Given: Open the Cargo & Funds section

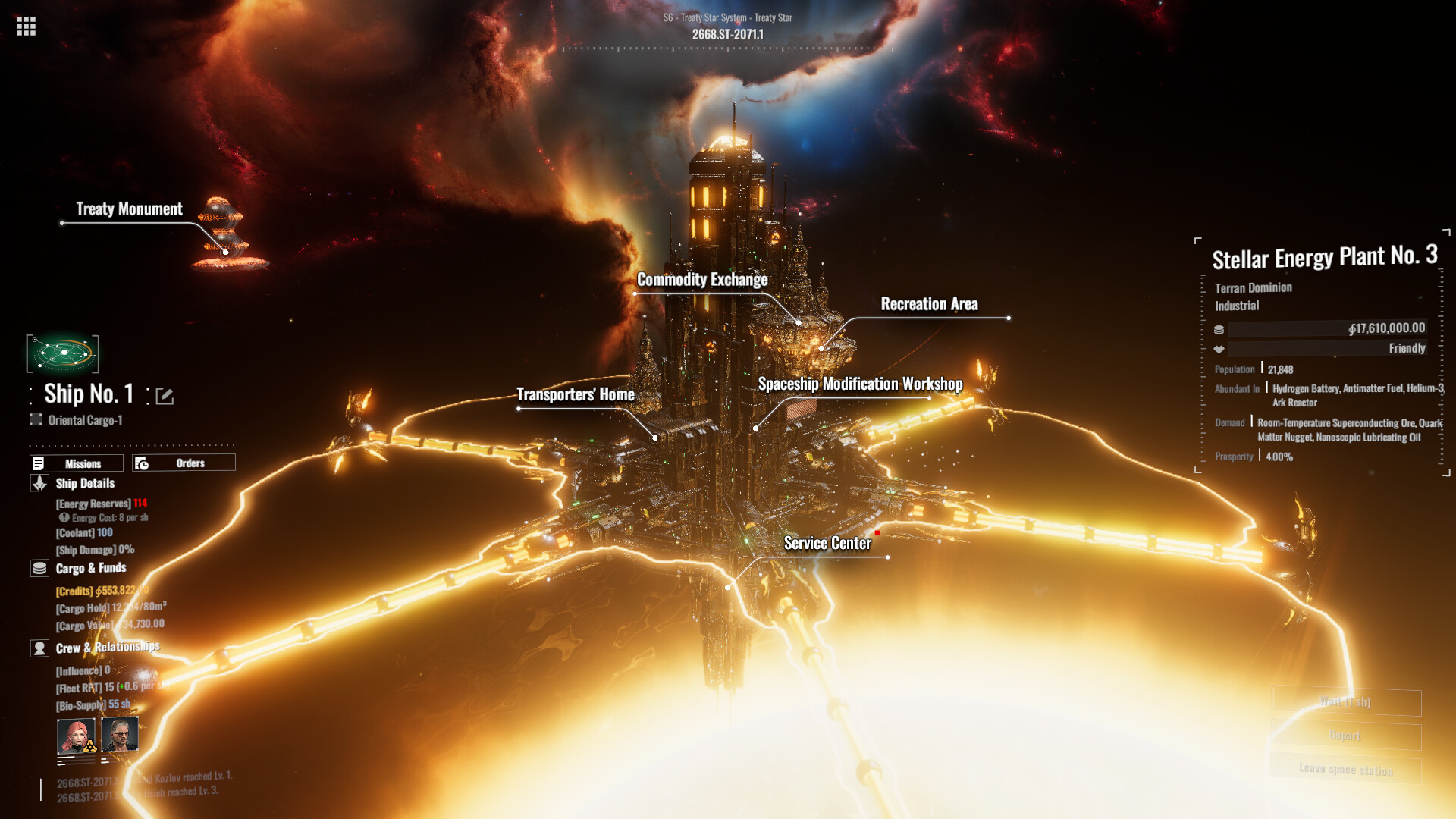Looking at the screenshot, I should [90, 568].
